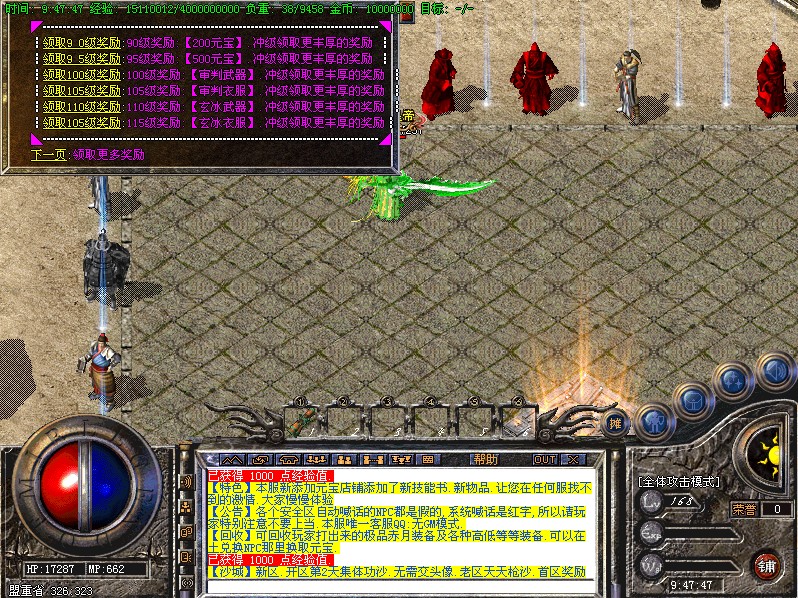This screenshot has height=598, width=798.
Task: Switch the 全体攻击模式 attack mode
Action: pos(680,481)
